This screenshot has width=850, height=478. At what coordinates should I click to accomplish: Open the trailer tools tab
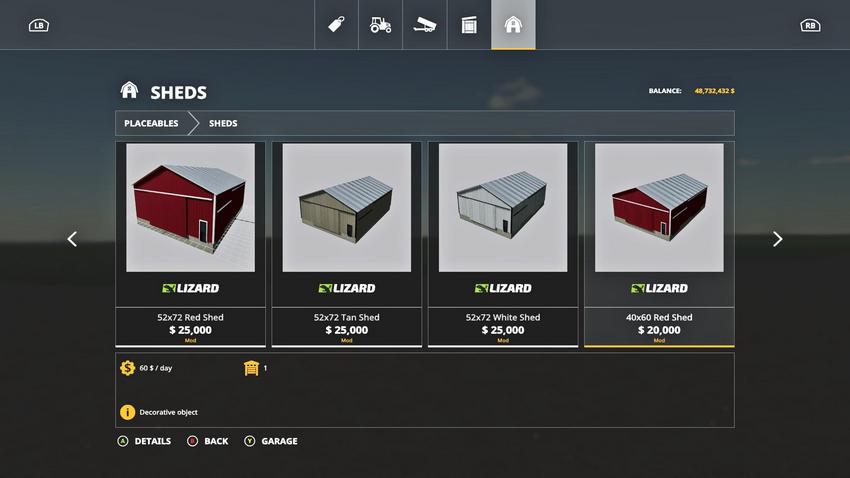[x=425, y=25]
